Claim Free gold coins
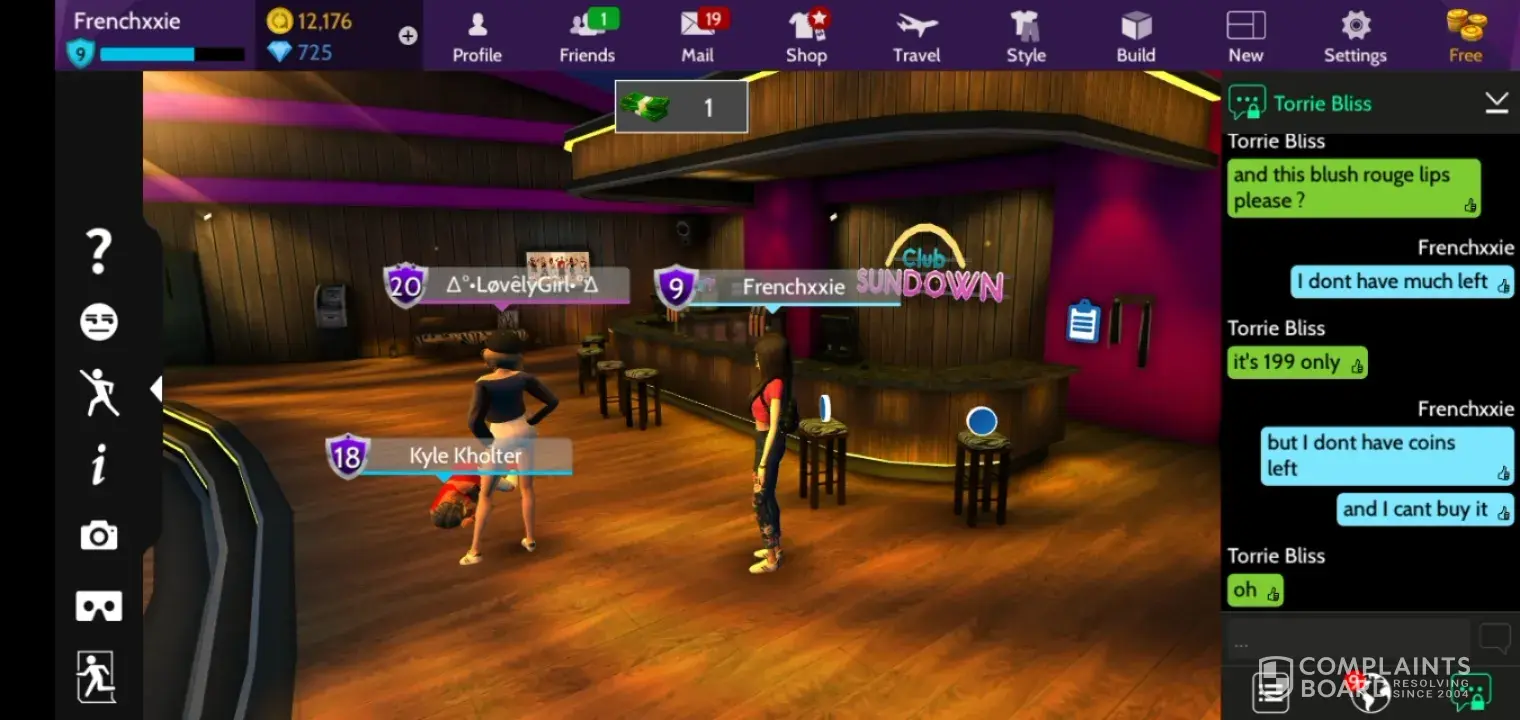The width and height of the screenshot is (1520, 720). point(1465,36)
